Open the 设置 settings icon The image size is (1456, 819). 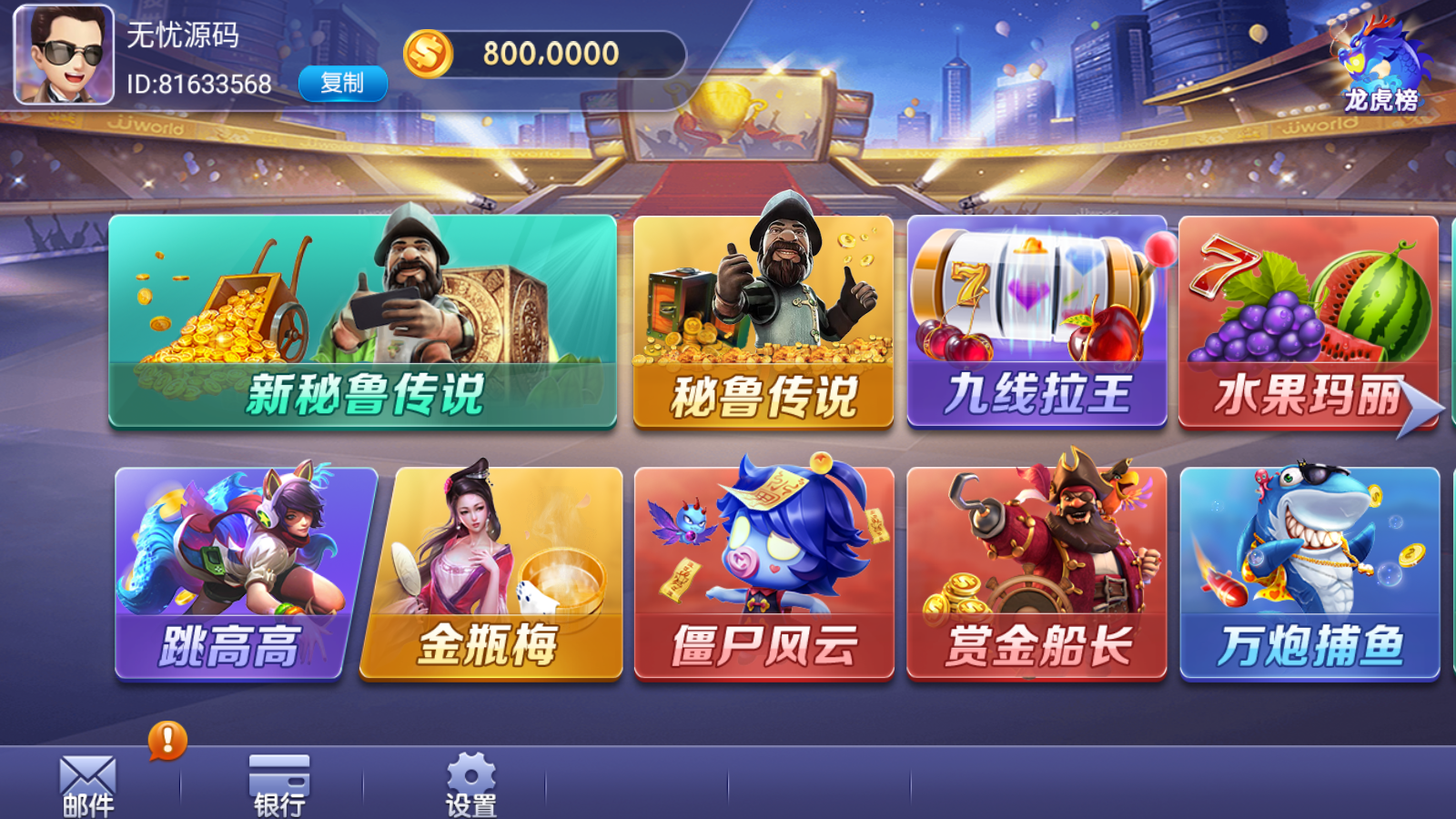[471, 784]
